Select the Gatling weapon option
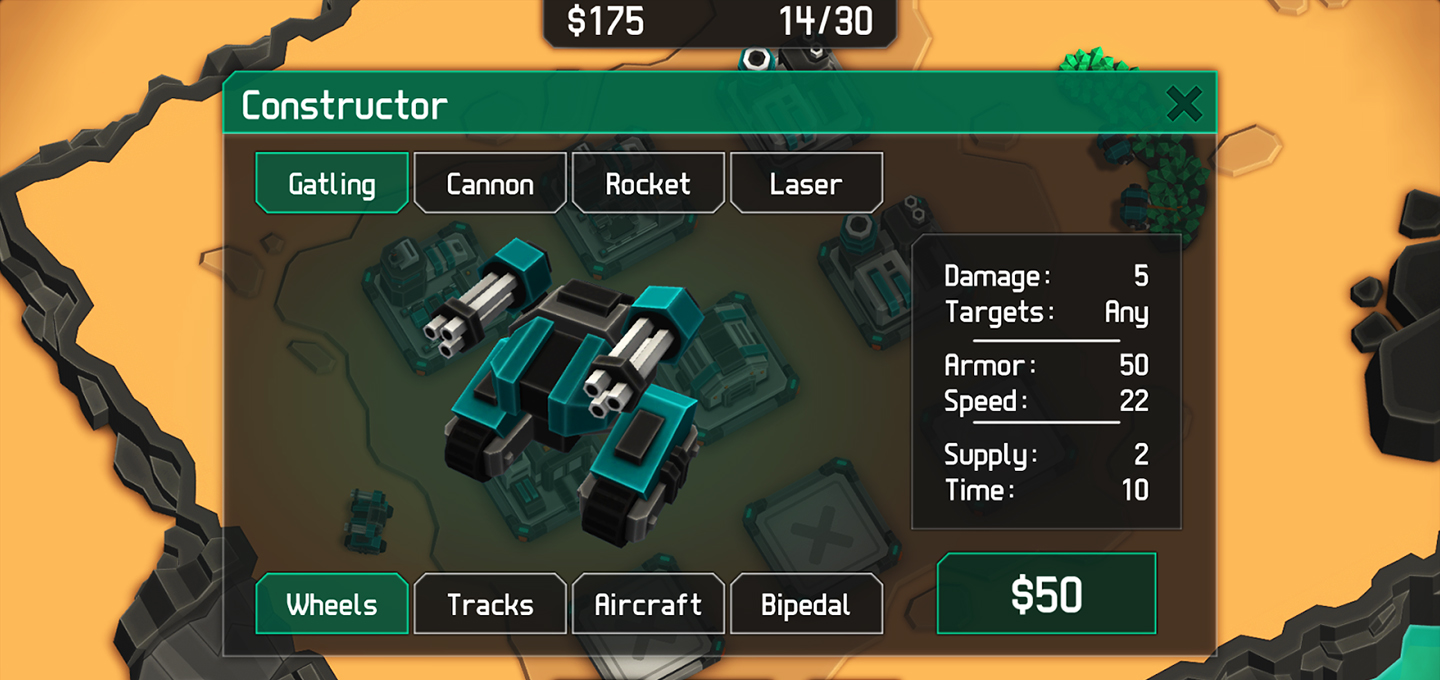Viewport: 1440px width, 680px height. click(332, 183)
